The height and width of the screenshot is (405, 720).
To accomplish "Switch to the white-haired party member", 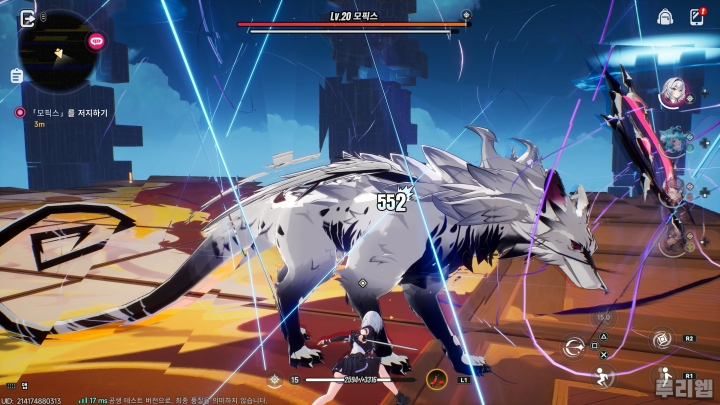I will click(671, 91).
